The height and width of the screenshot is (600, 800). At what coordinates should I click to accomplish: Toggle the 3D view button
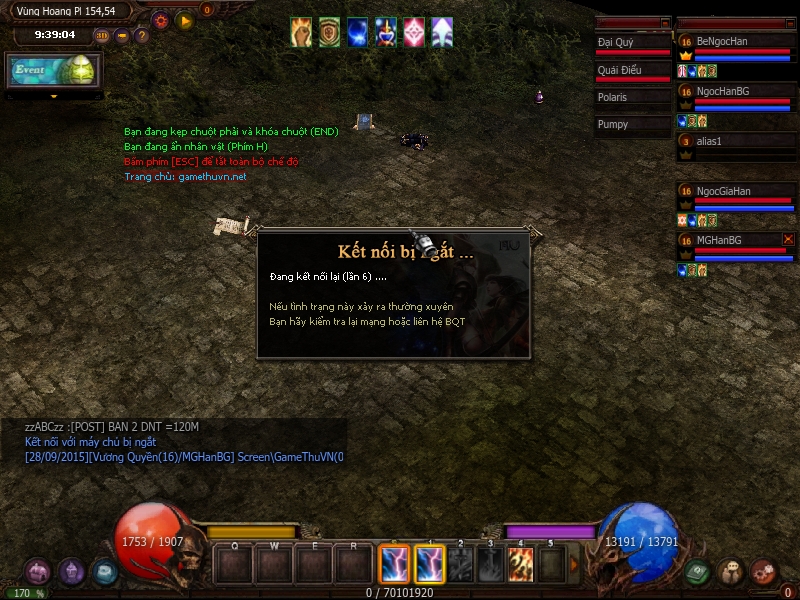[102, 35]
